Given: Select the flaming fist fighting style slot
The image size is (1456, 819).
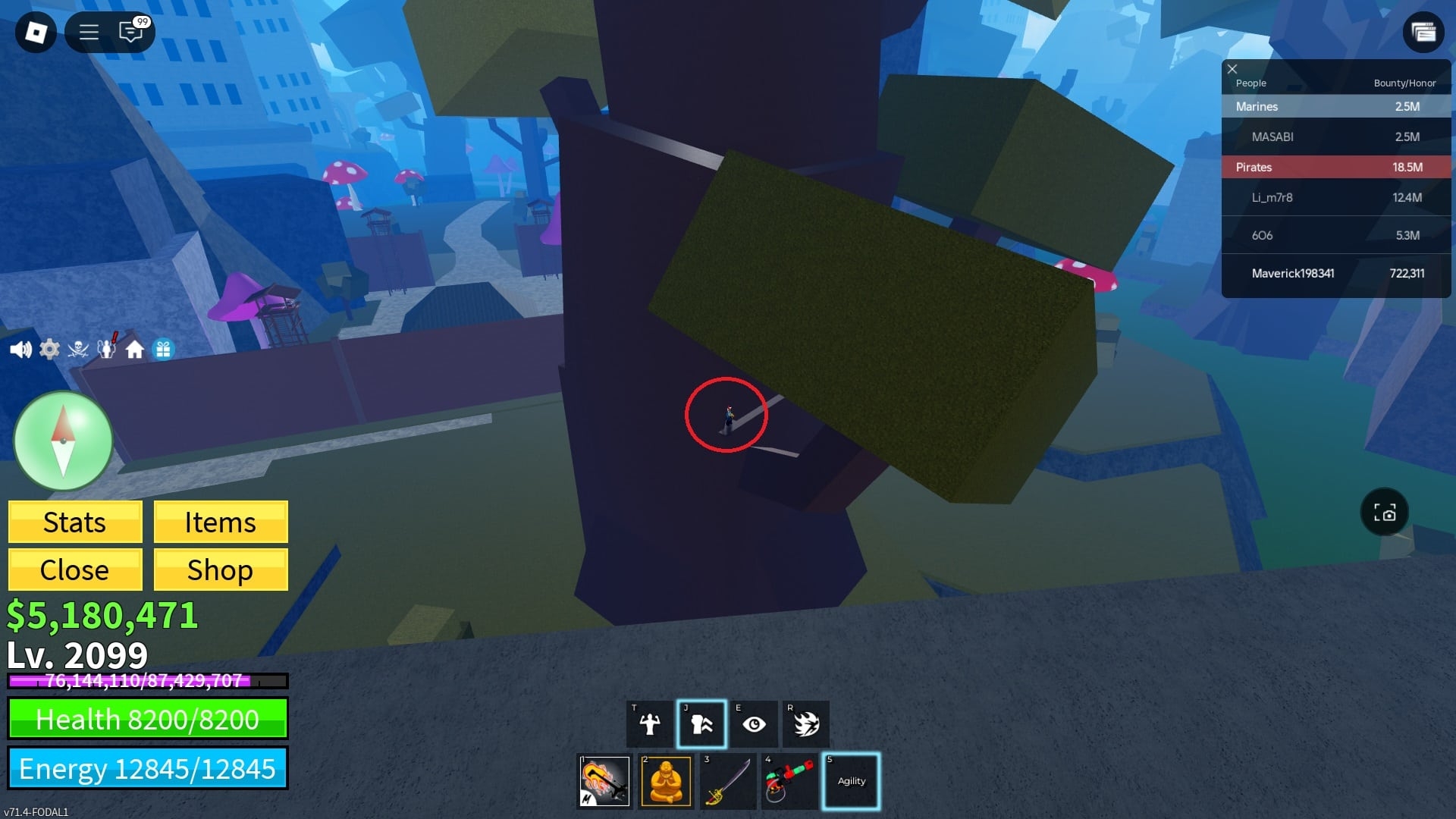Looking at the screenshot, I should [604, 781].
